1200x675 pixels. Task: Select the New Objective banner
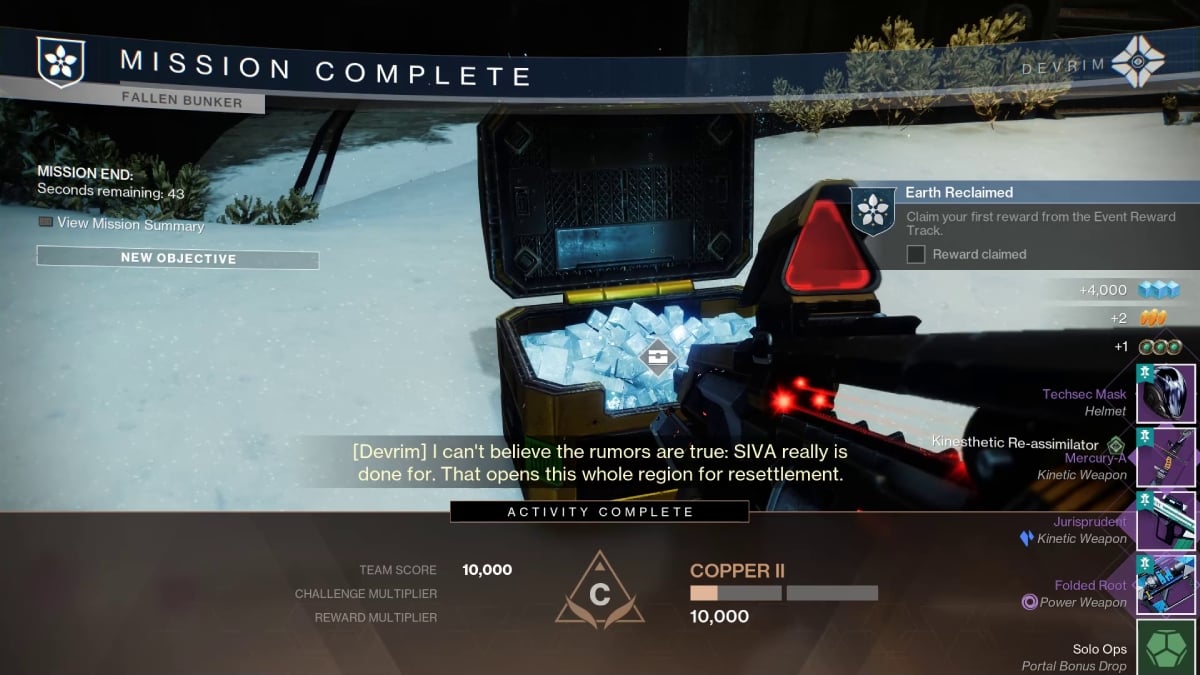click(178, 258)
